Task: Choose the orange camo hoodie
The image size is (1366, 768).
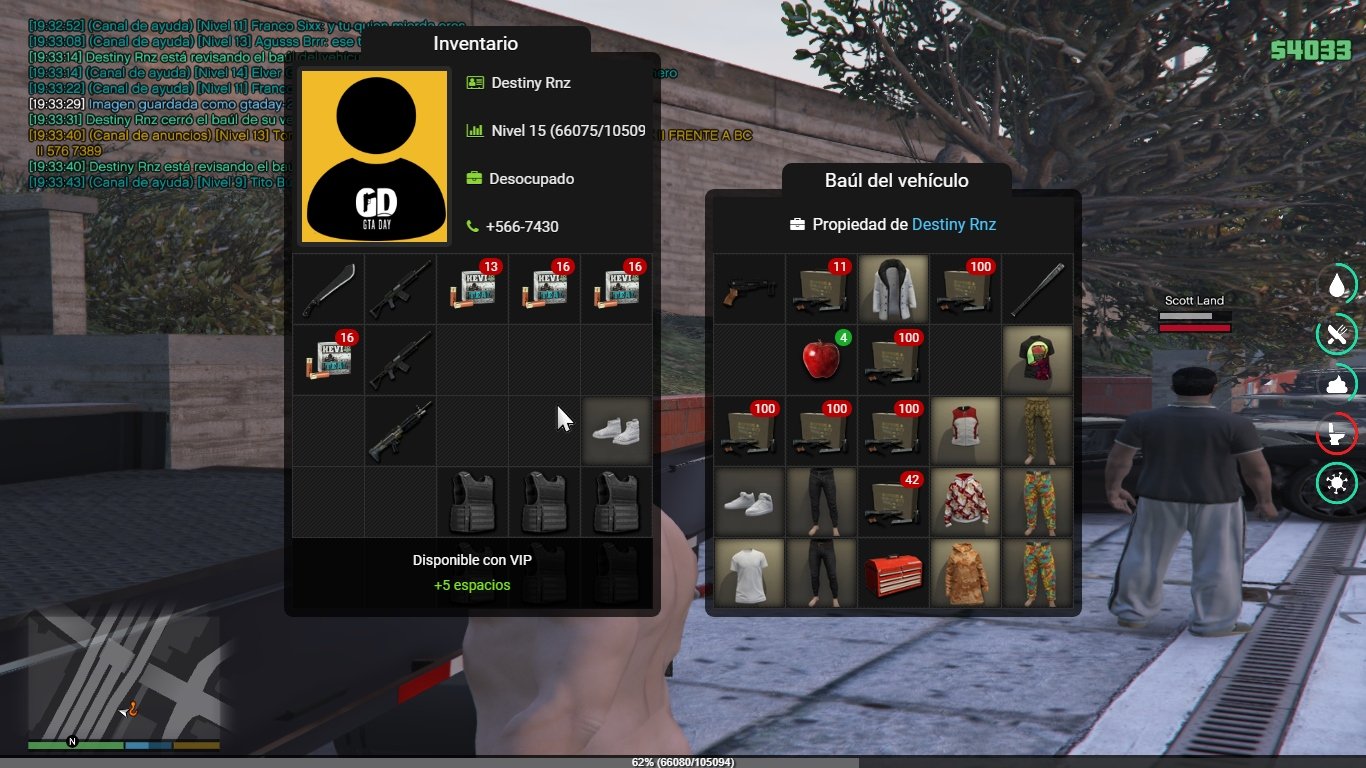Action: [965, 574]
